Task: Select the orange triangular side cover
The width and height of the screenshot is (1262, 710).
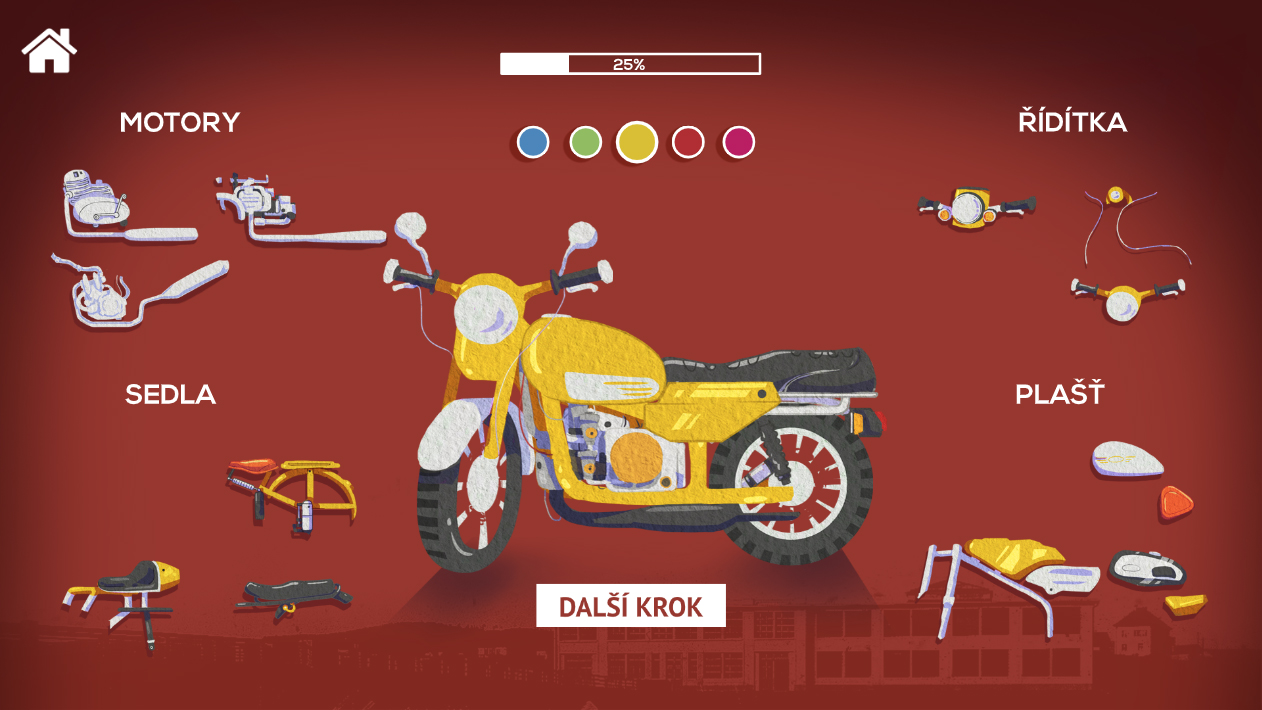Action: [x=1177, y=501]
